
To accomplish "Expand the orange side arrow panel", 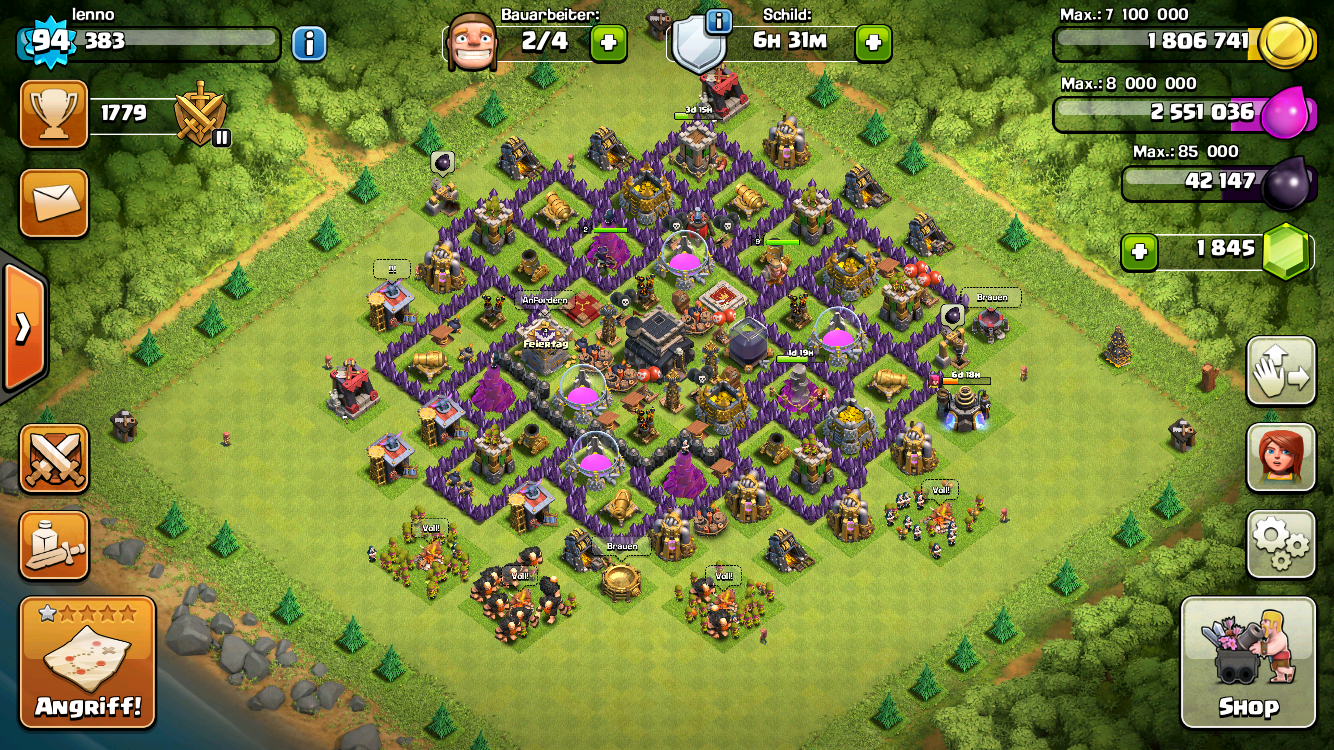I will click(x=22, y=328).
